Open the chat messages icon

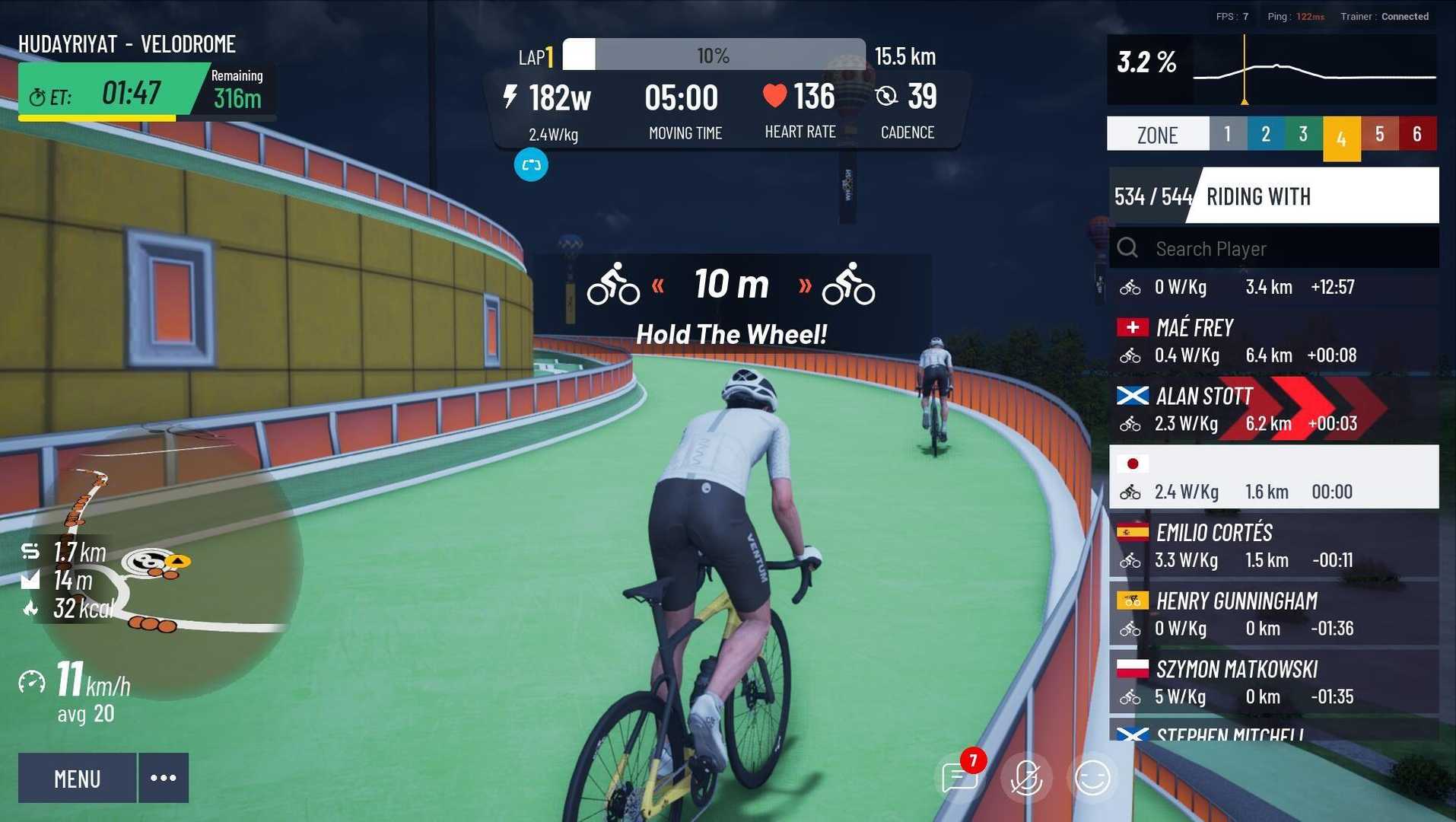pos(959,778)
